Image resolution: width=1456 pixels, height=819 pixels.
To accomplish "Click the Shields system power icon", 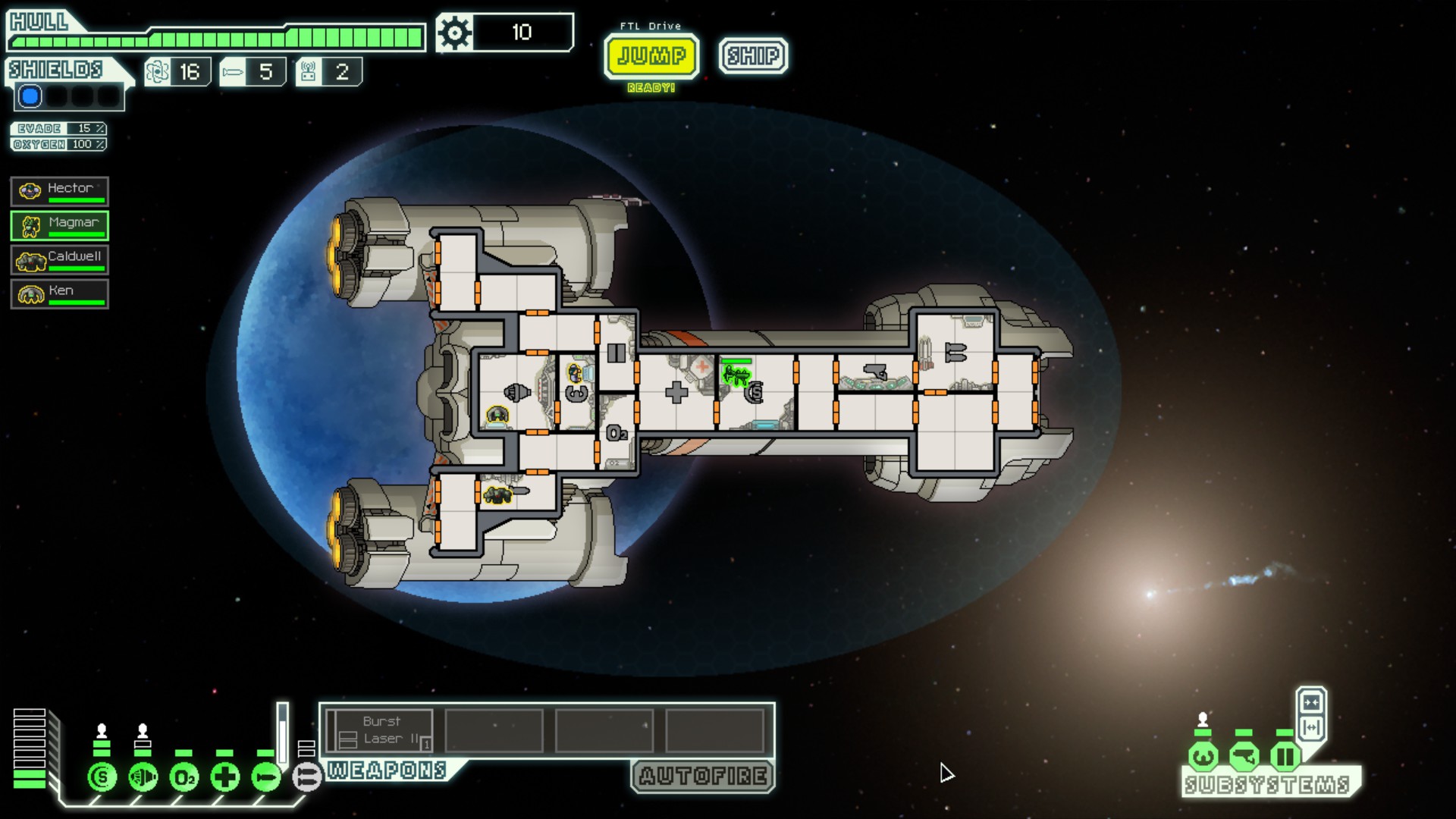I will tap(102, 777).
